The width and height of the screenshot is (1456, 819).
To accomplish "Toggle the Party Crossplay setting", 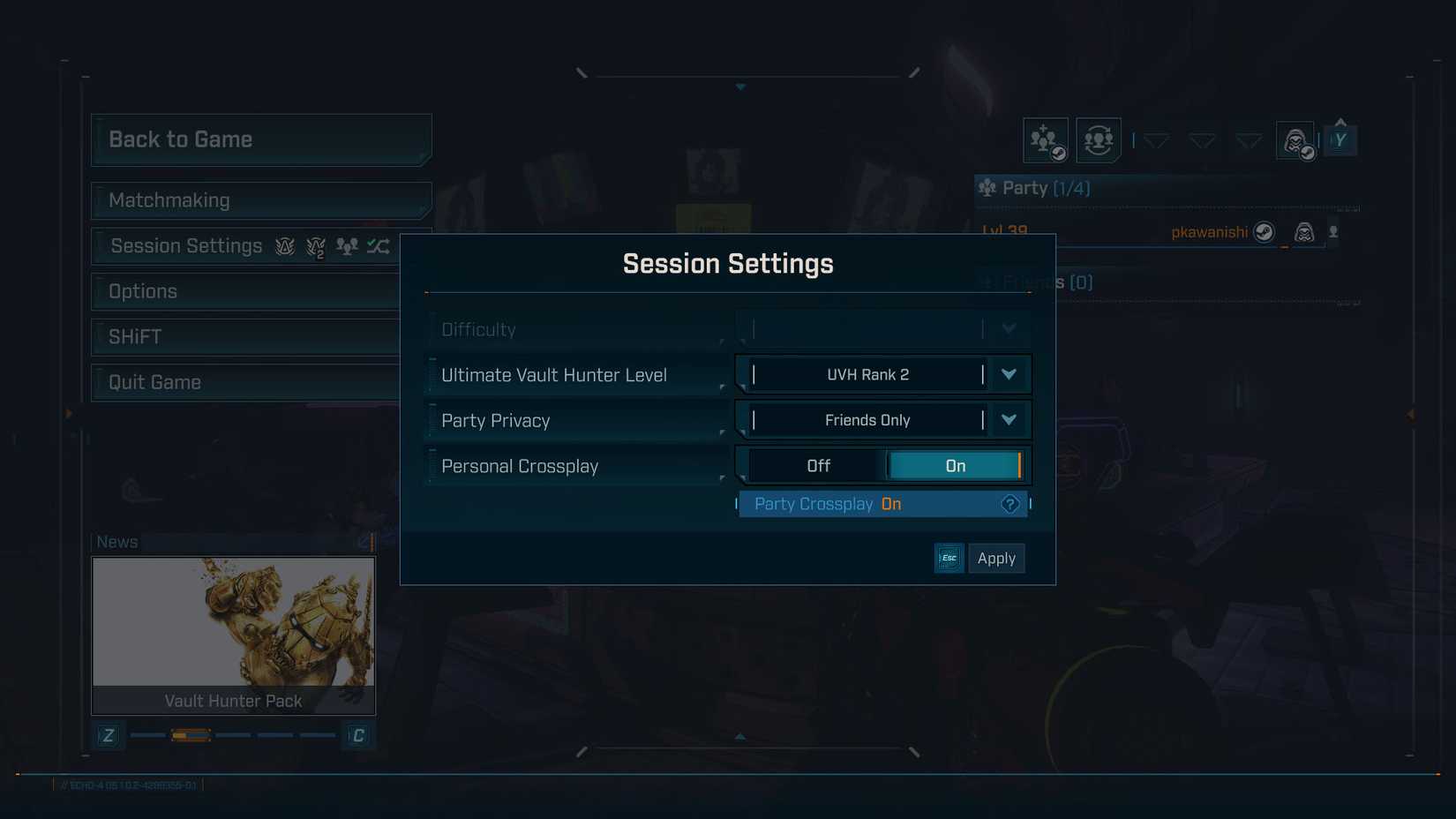I will (x=882, y=504).
